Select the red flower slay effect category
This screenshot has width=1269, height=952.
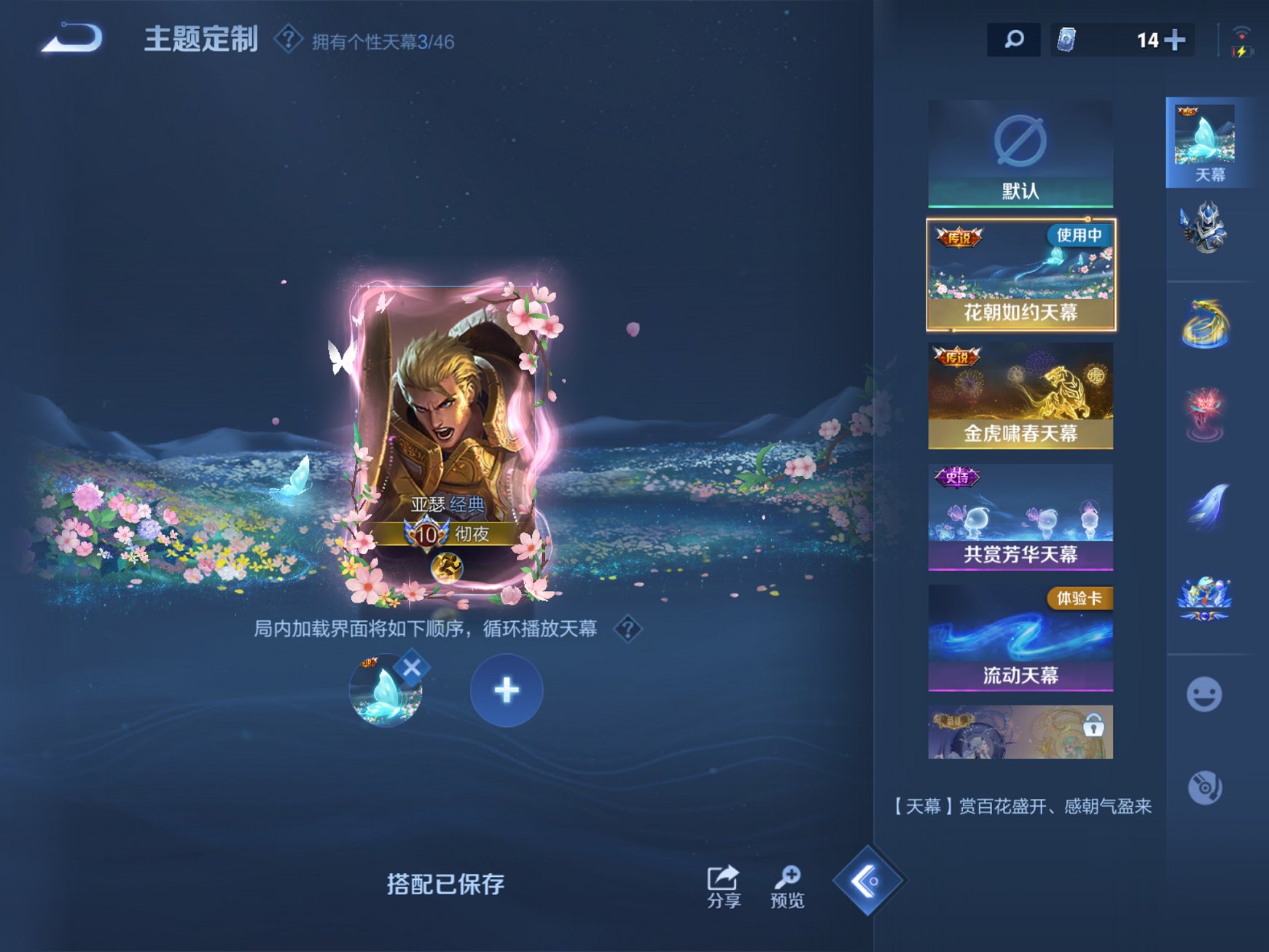click(1206, 414)
